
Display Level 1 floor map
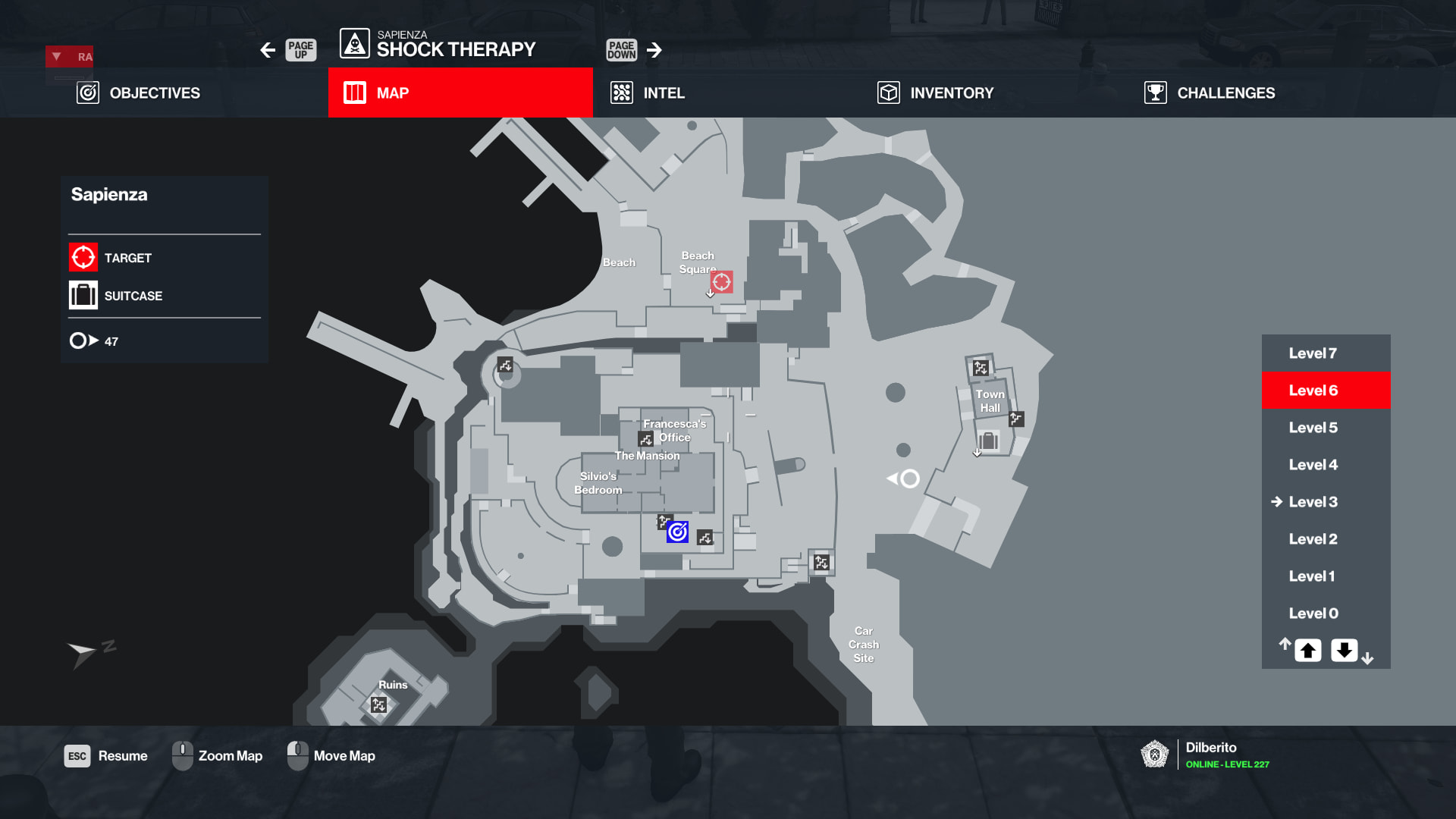point(1313,576)
